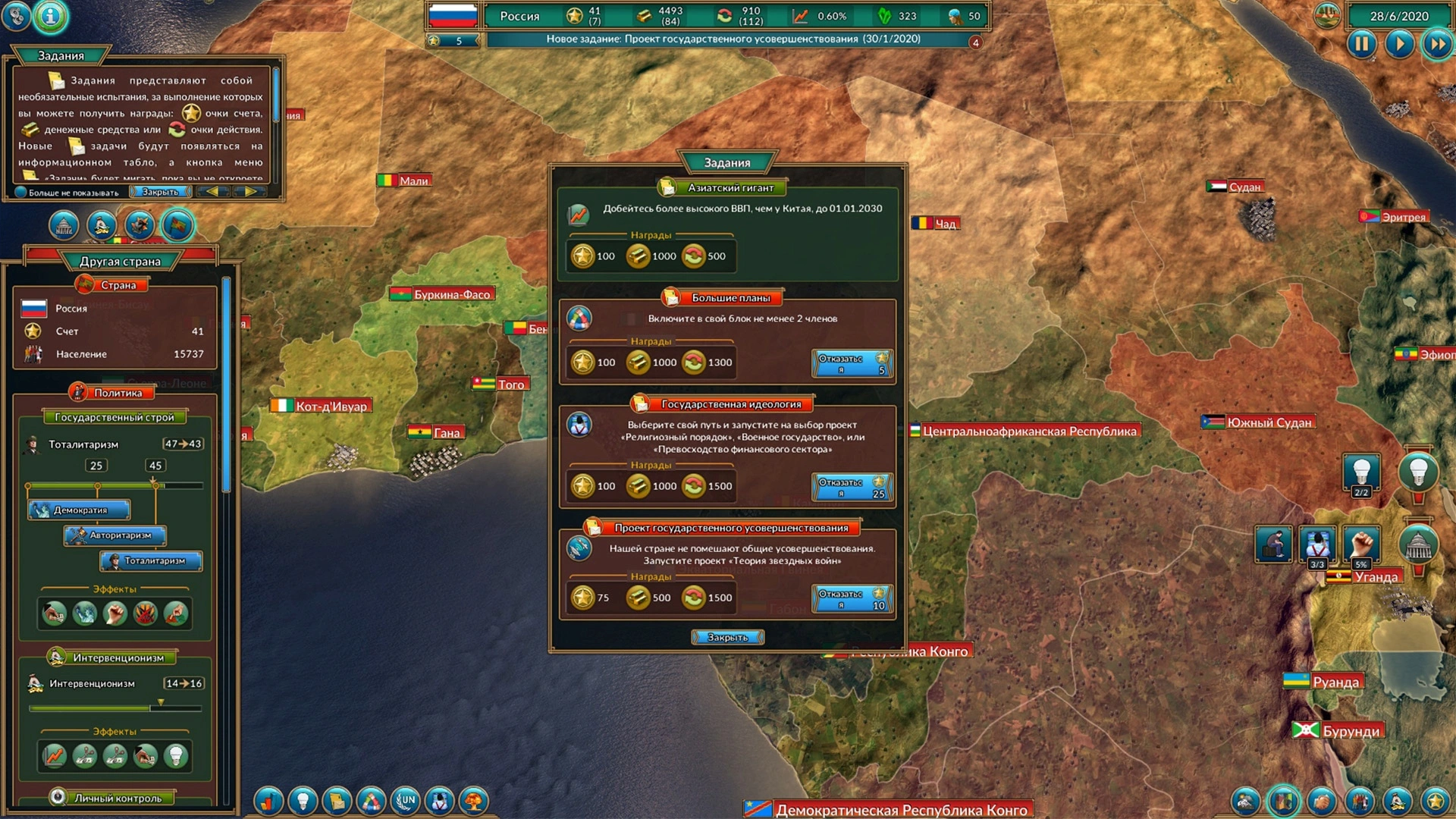
Task: Close the tutorial Задания tooltip
Action: click(160, 192)
